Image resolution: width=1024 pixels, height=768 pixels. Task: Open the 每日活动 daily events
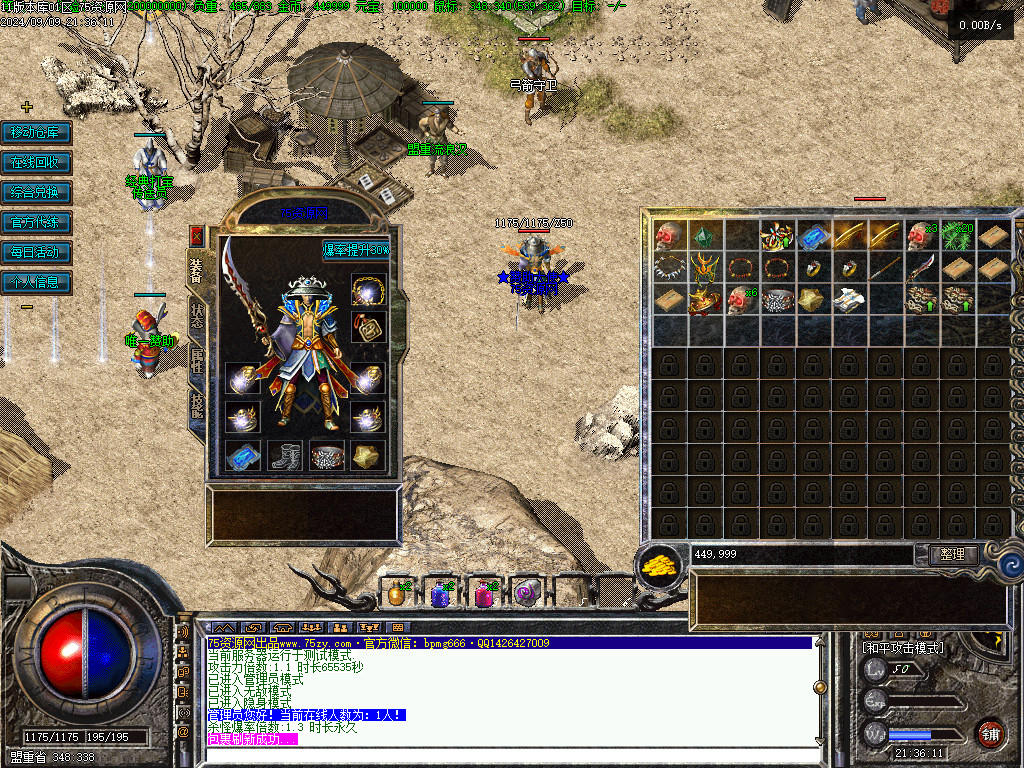point(36,252)
